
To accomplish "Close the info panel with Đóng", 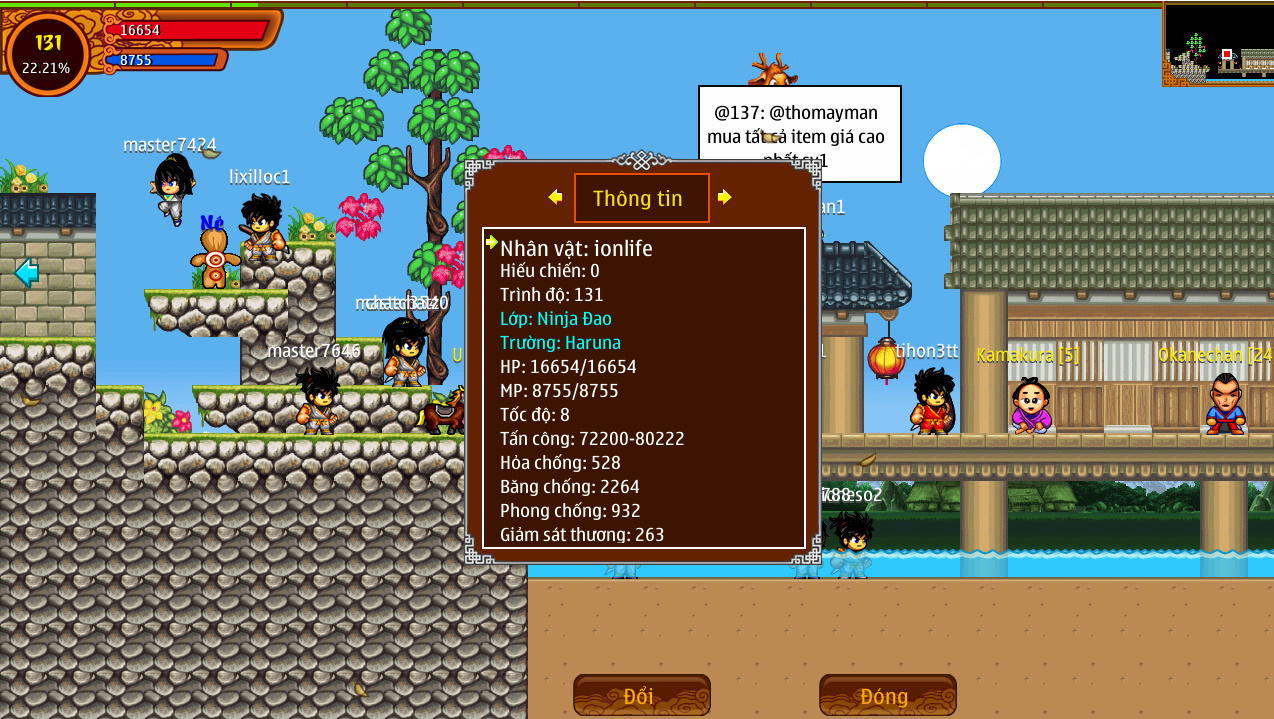I will 887,695.
